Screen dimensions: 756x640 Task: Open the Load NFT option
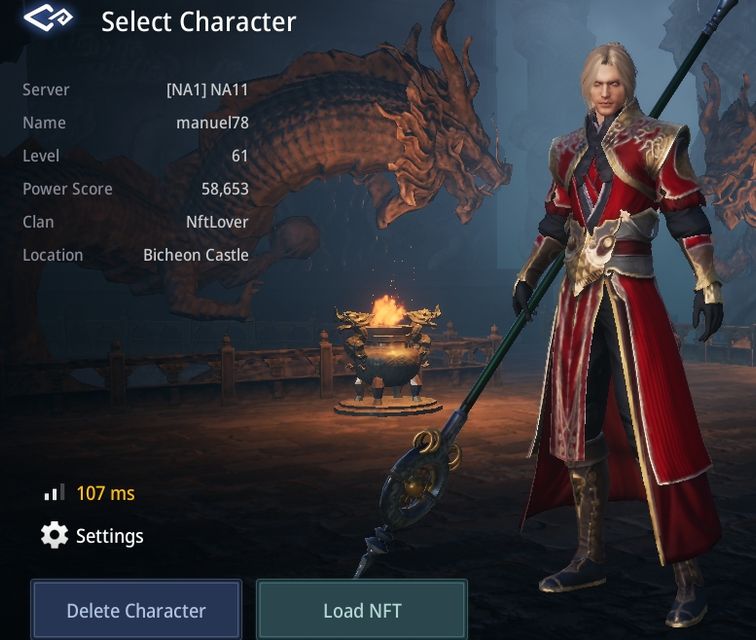tap(362, 609)
